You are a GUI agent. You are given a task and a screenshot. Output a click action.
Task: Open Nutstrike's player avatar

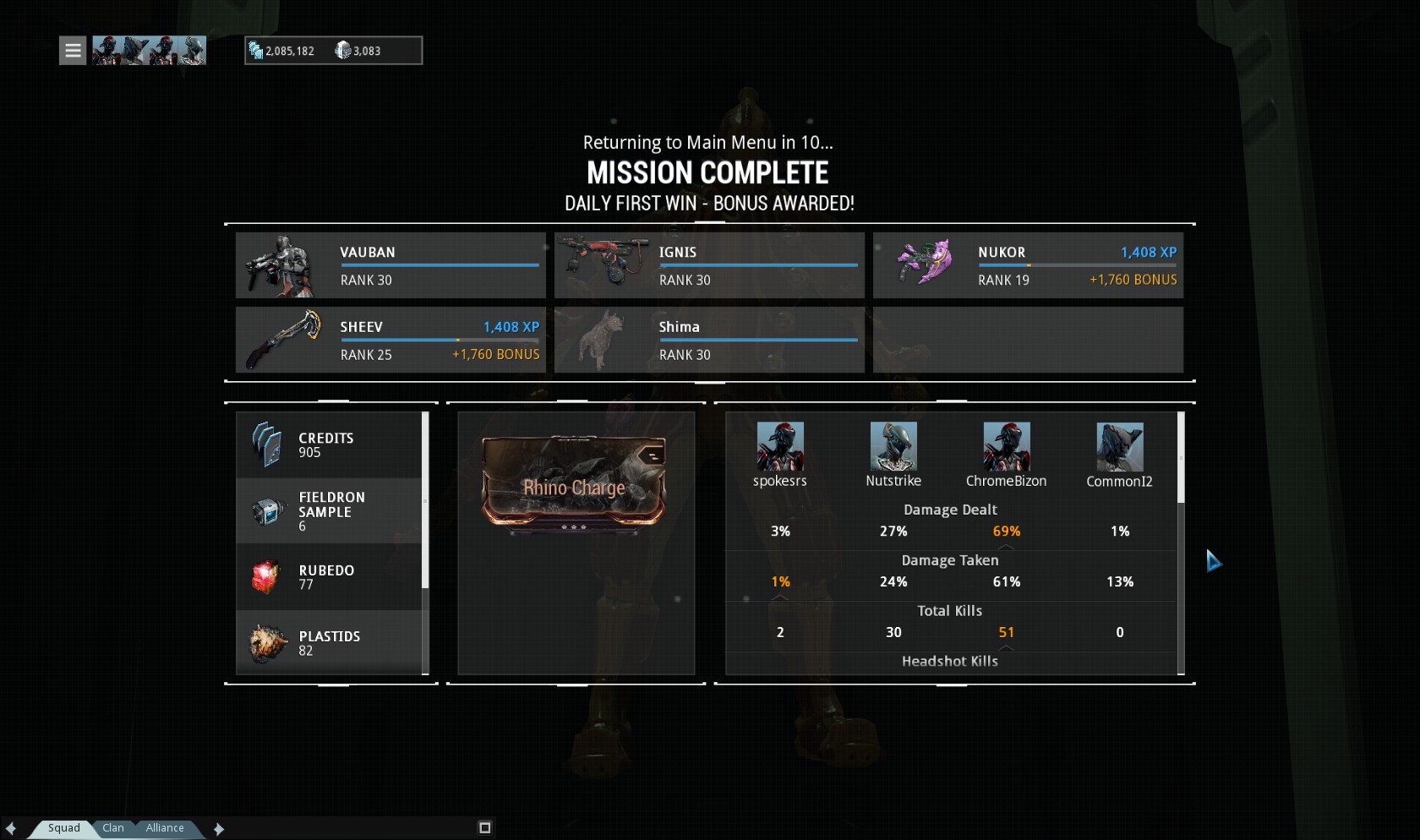893,447
